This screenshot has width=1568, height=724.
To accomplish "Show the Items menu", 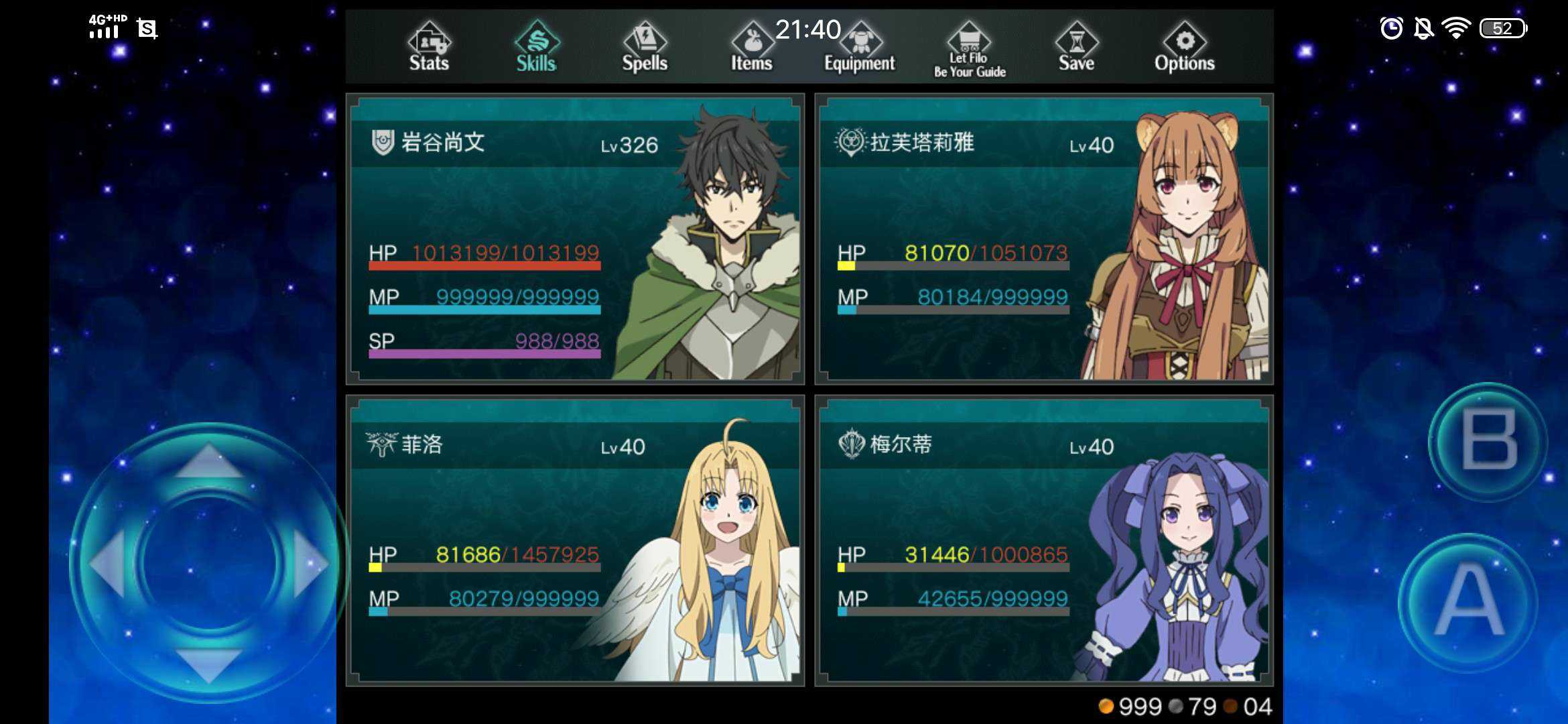I will [x=751, y=47].
